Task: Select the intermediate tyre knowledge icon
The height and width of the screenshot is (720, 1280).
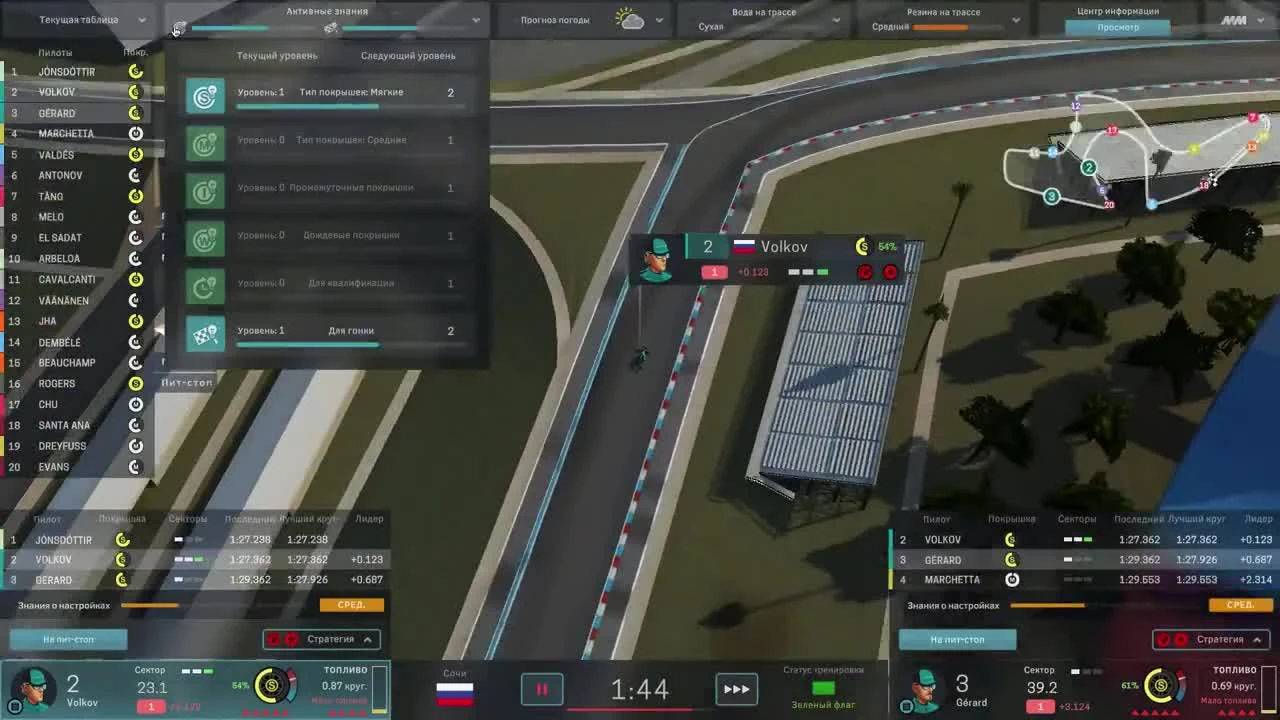Action: point(205,187)
